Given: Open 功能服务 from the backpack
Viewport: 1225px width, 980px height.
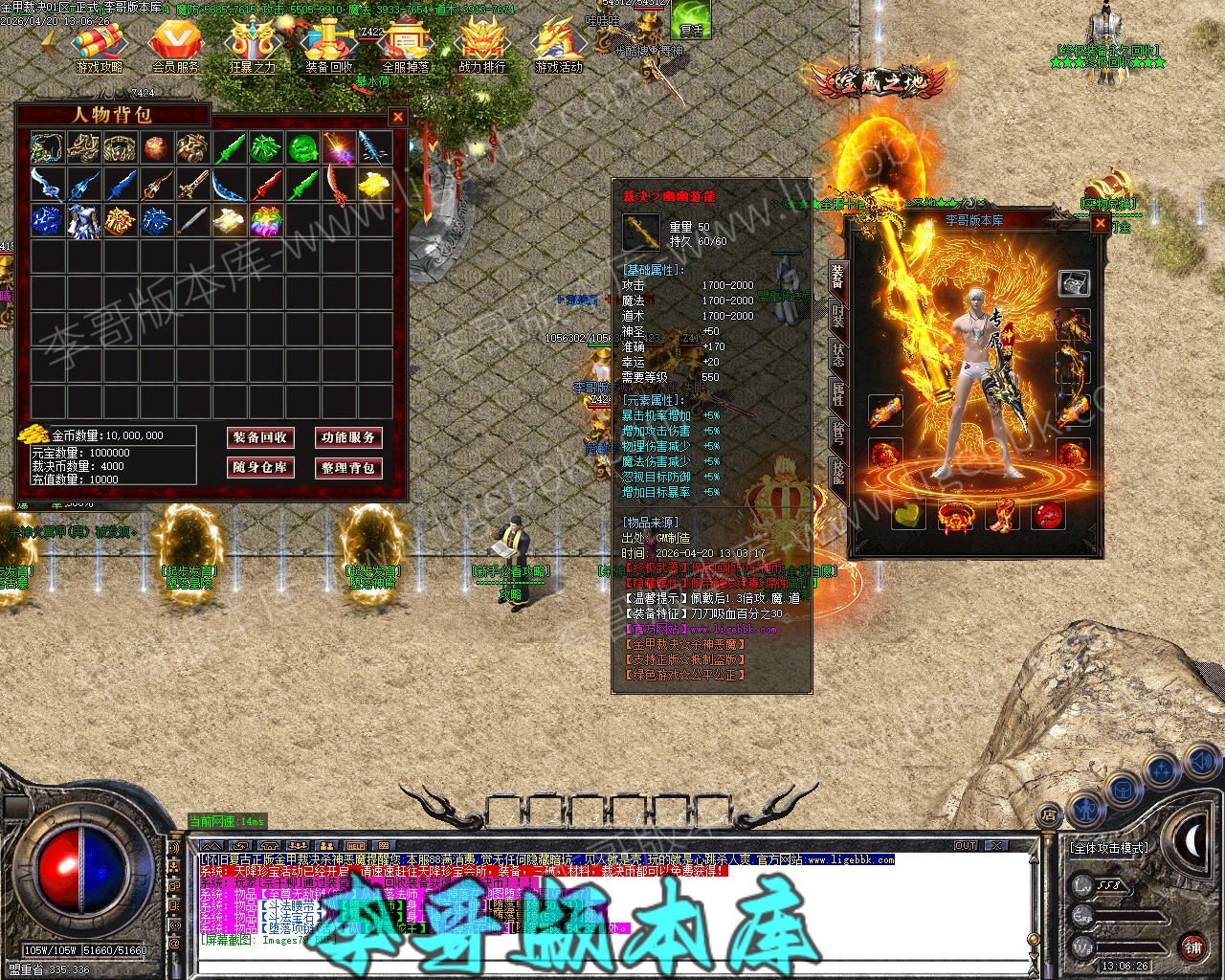Looking at the screenshot, I should point(347,437).
